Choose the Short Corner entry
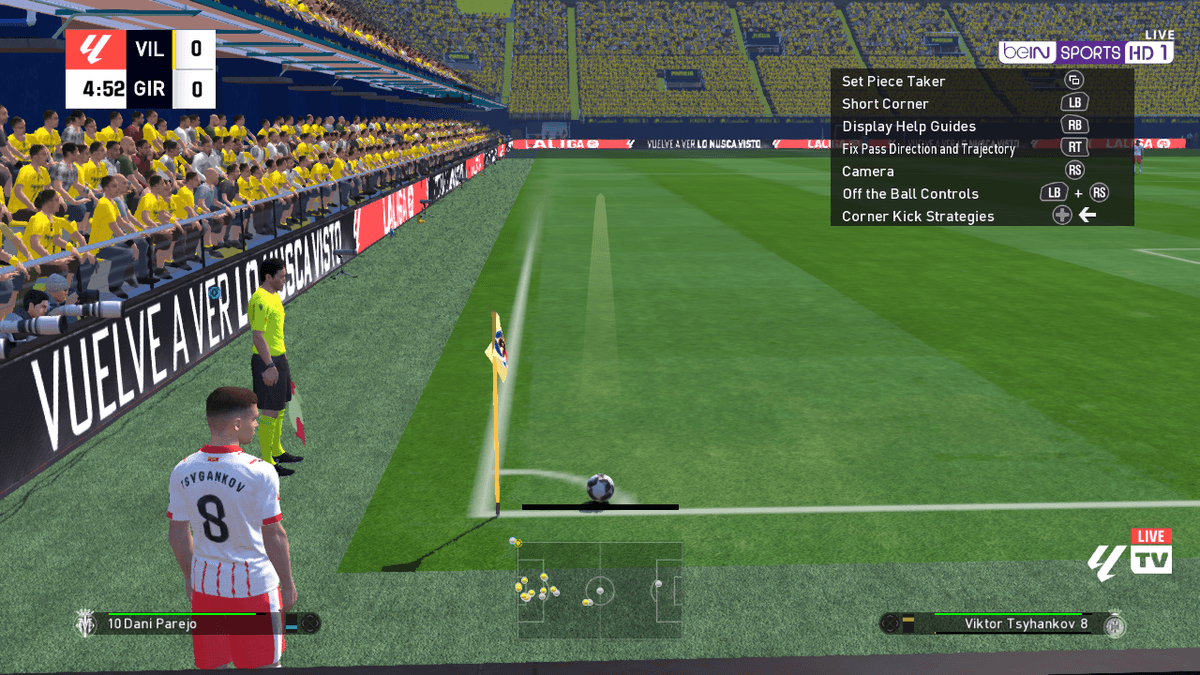The height and width of the screenshot is (675, 1200). [x=885, y=104]
